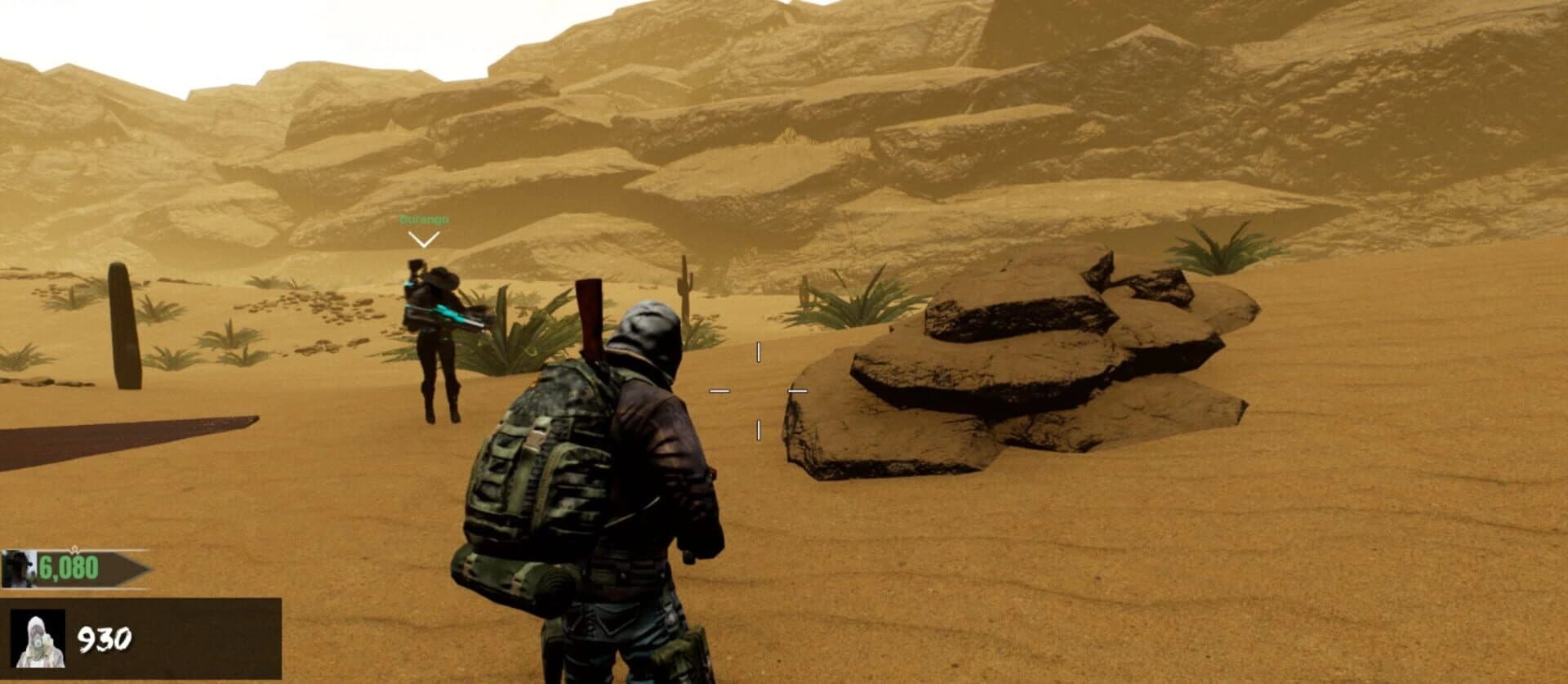The width and height of the screenshot is (1568, 684).
Task: Click the white marker arrow below Burango
Action: tap(423, 239)
